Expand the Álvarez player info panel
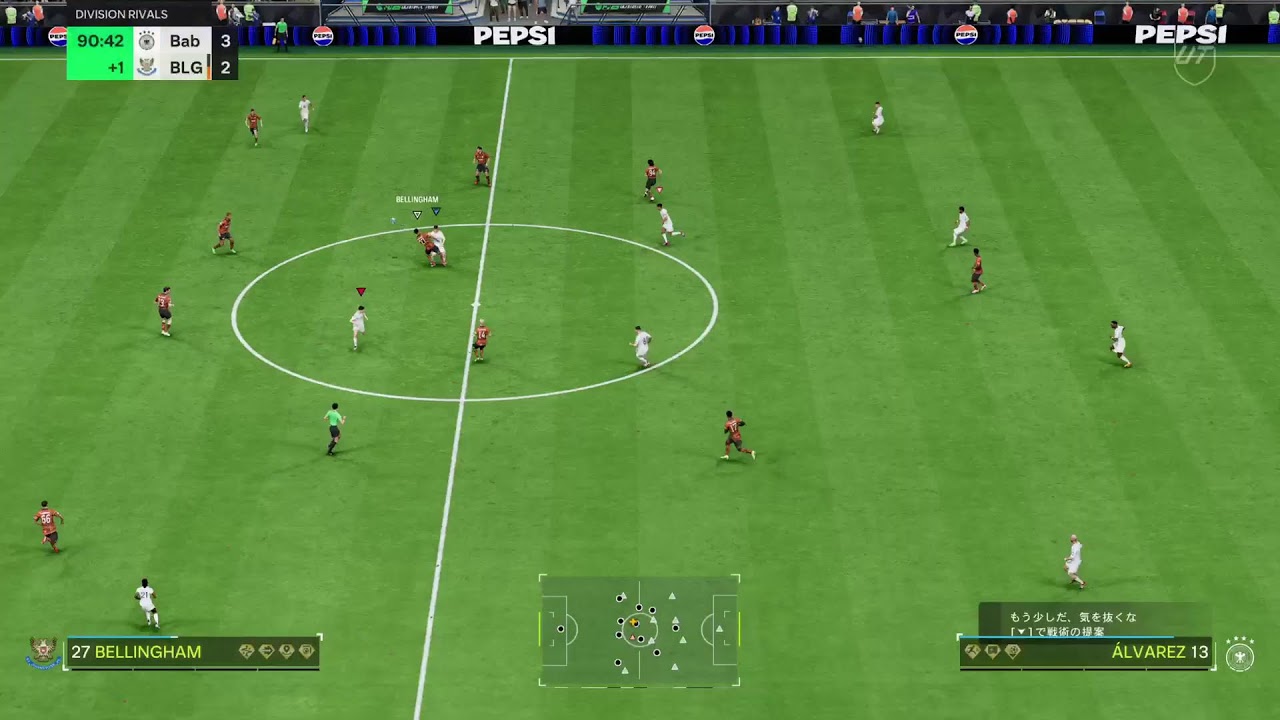Viewport: 1280px width, 720px height. tap(1085, 652)
